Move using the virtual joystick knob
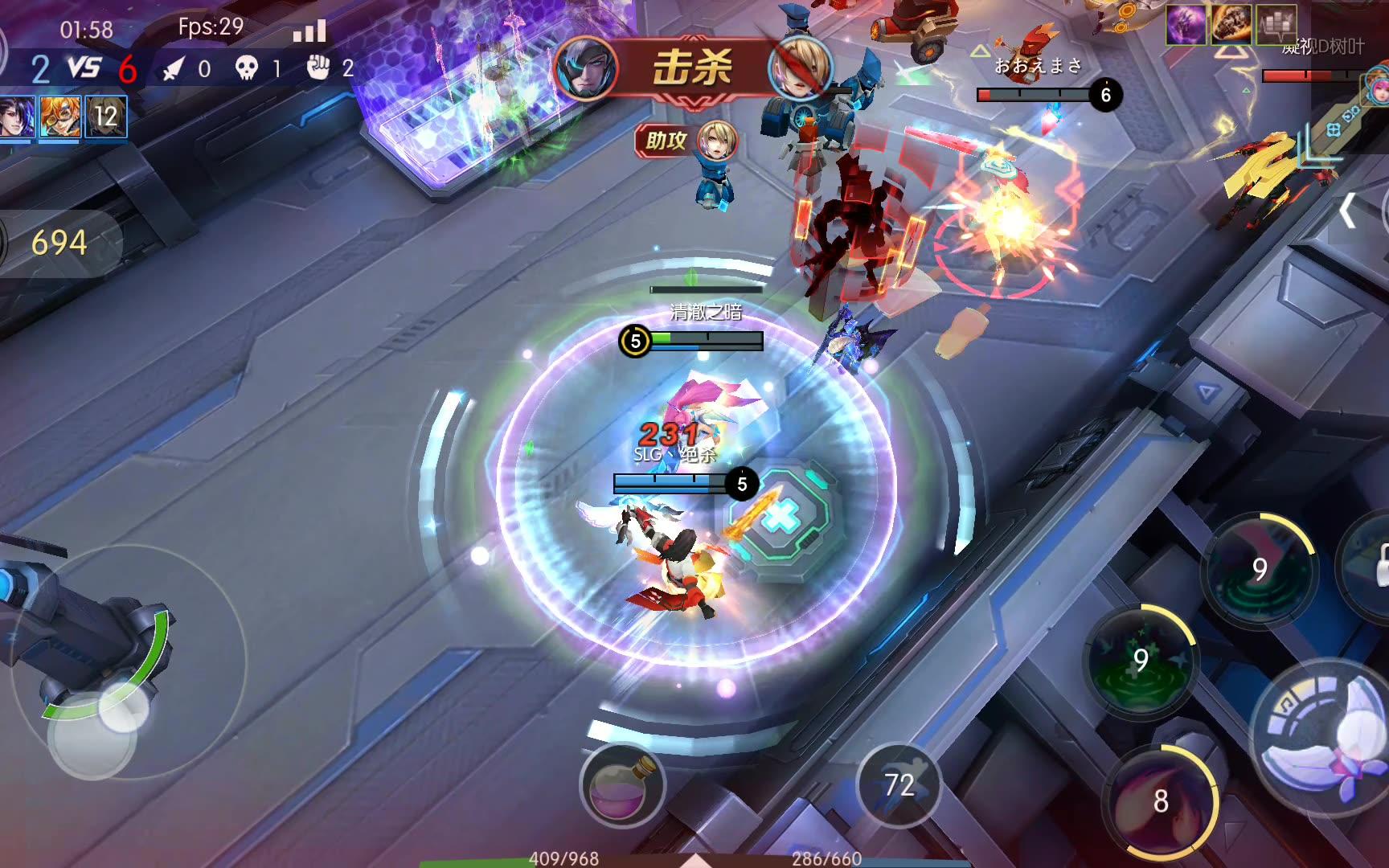The height and width of the screenshot is (868, 1389). (x=123, y=707)
